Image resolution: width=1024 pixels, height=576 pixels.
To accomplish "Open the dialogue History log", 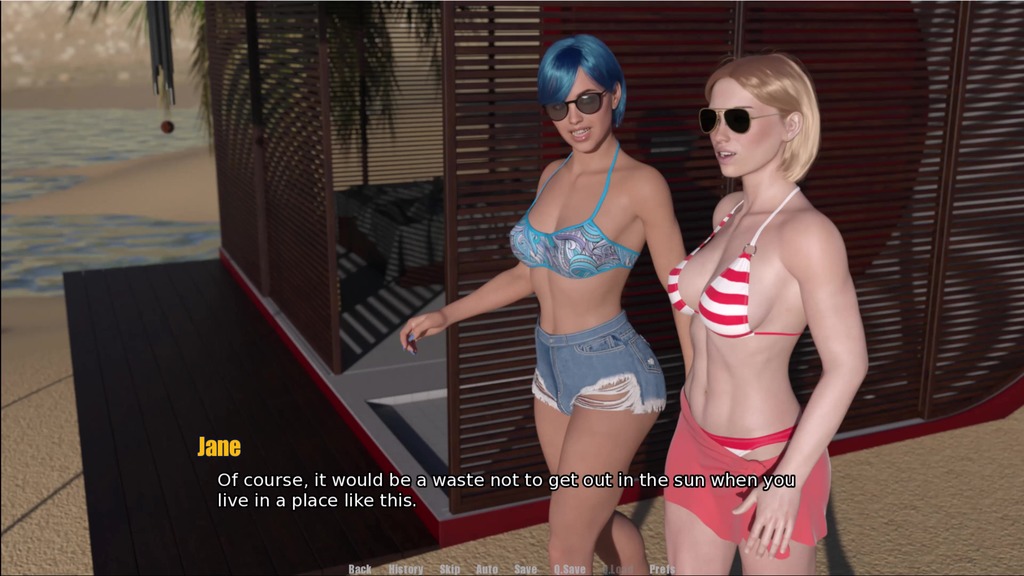I will (406, 569).
